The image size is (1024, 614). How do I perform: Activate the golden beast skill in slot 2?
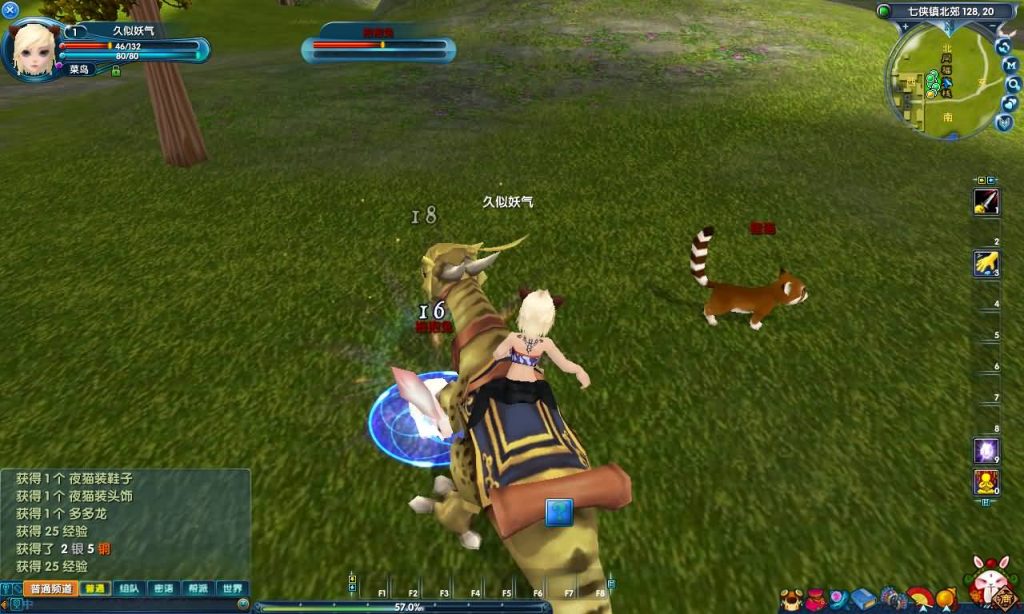[x=986, y=264]
